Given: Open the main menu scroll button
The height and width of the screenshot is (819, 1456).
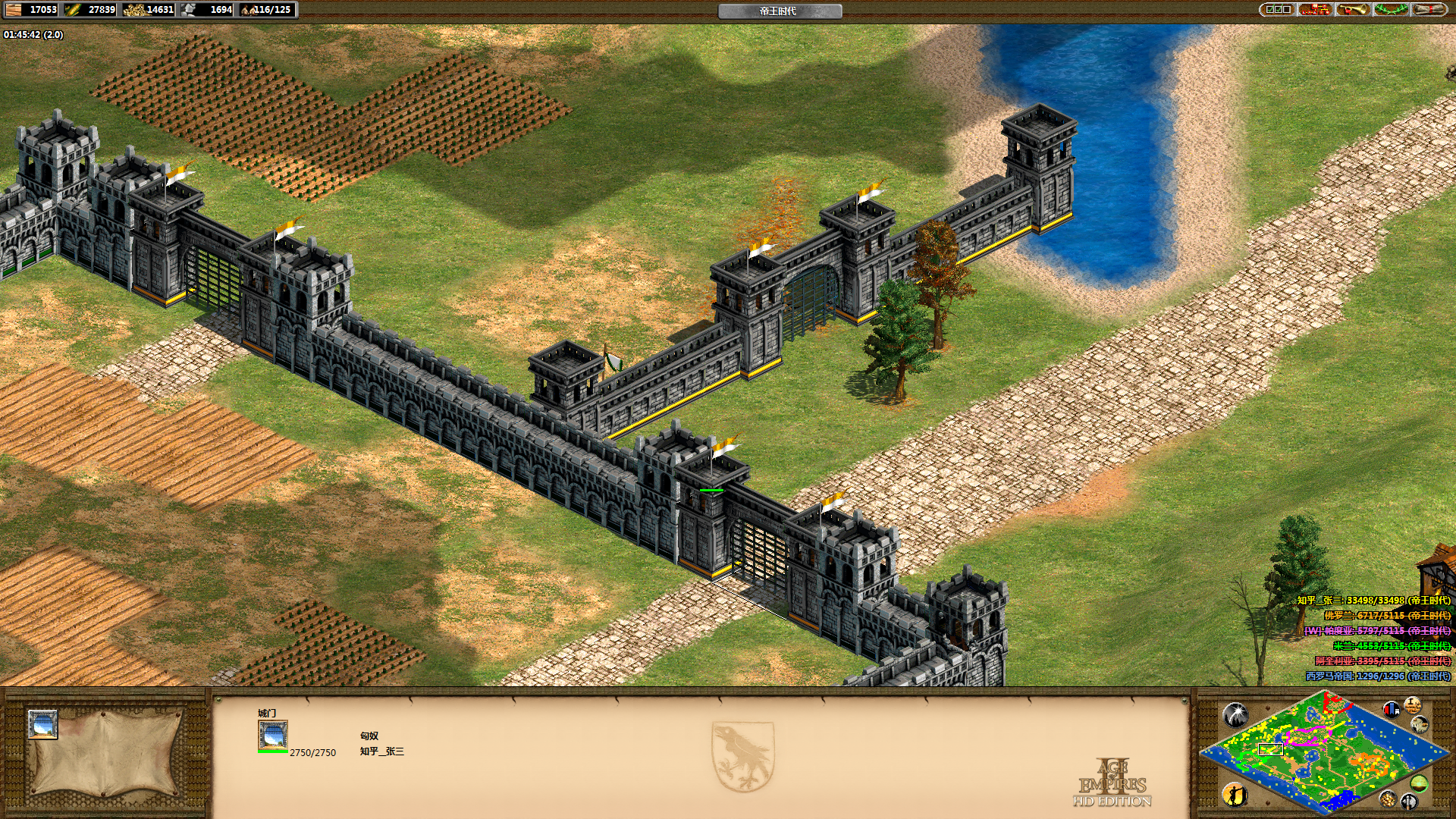Looking at the screenshot, I should pos(1429,10).
